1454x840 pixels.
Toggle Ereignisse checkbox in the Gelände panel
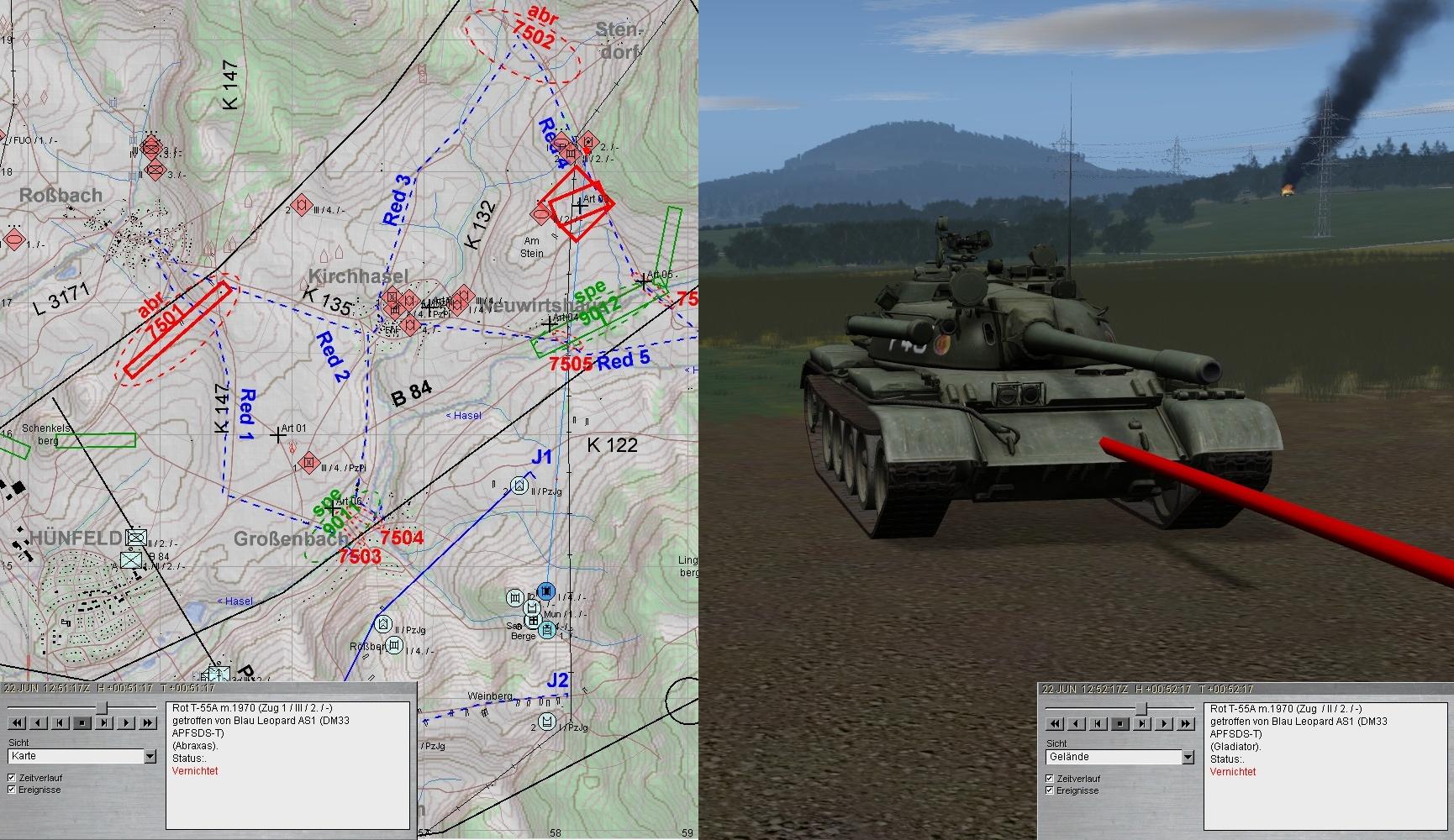1050,790
